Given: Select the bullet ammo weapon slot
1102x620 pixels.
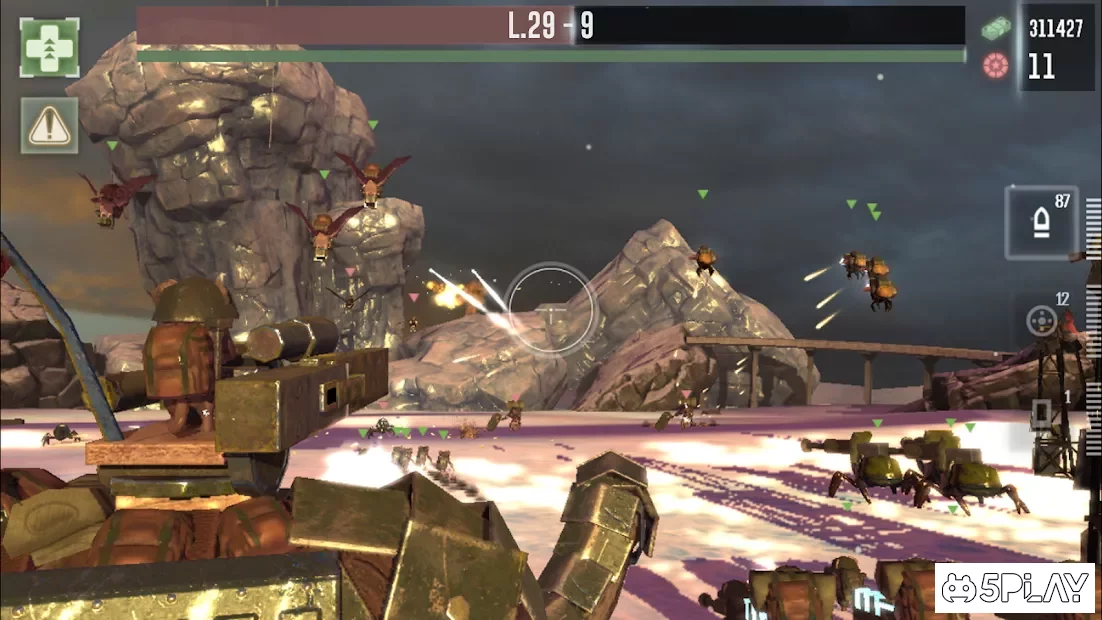Looking at the screenshot, I should coord(1040,221).
